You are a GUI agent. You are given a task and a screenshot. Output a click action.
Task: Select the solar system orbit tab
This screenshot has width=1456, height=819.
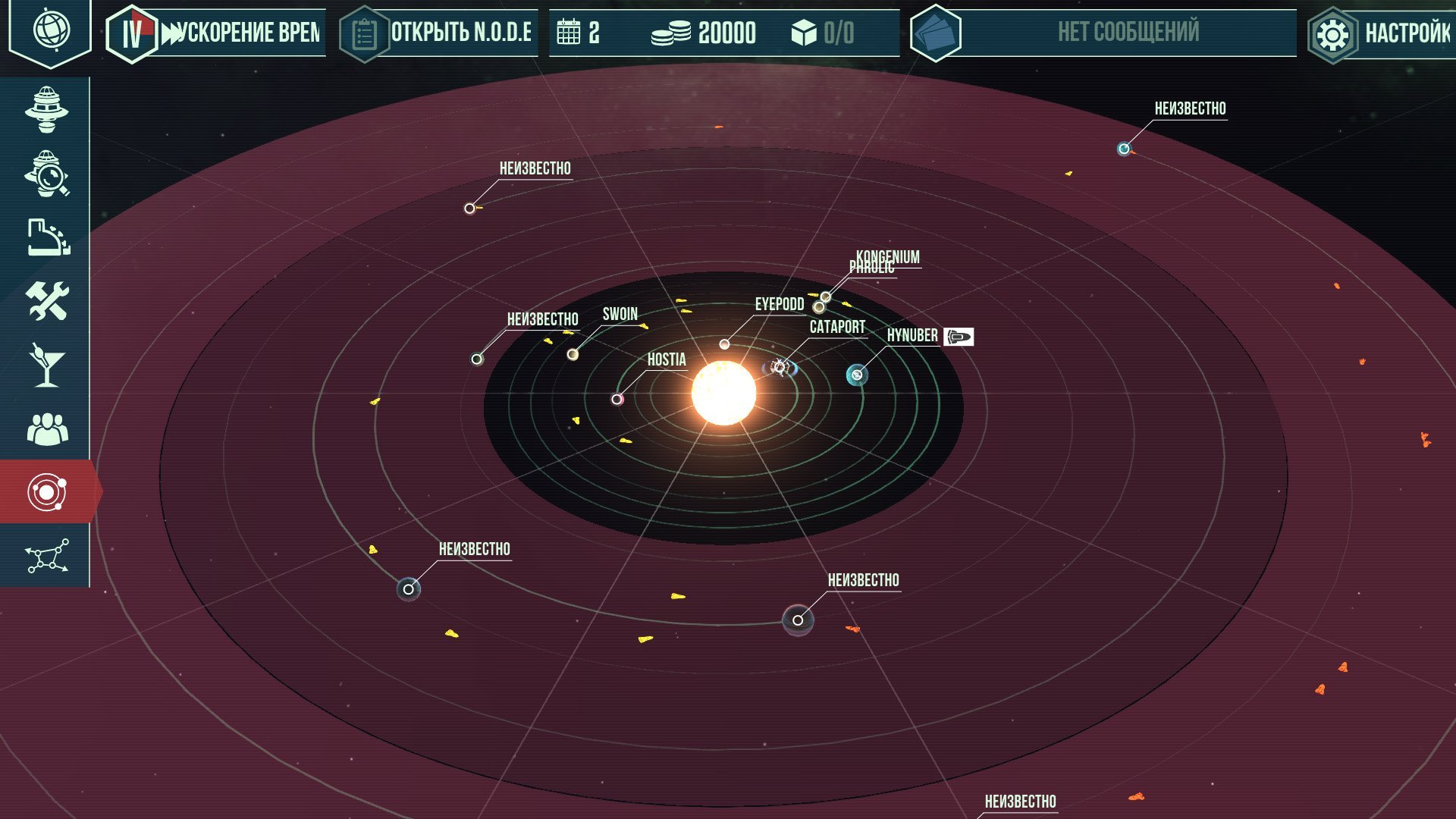tap(46, 492)
